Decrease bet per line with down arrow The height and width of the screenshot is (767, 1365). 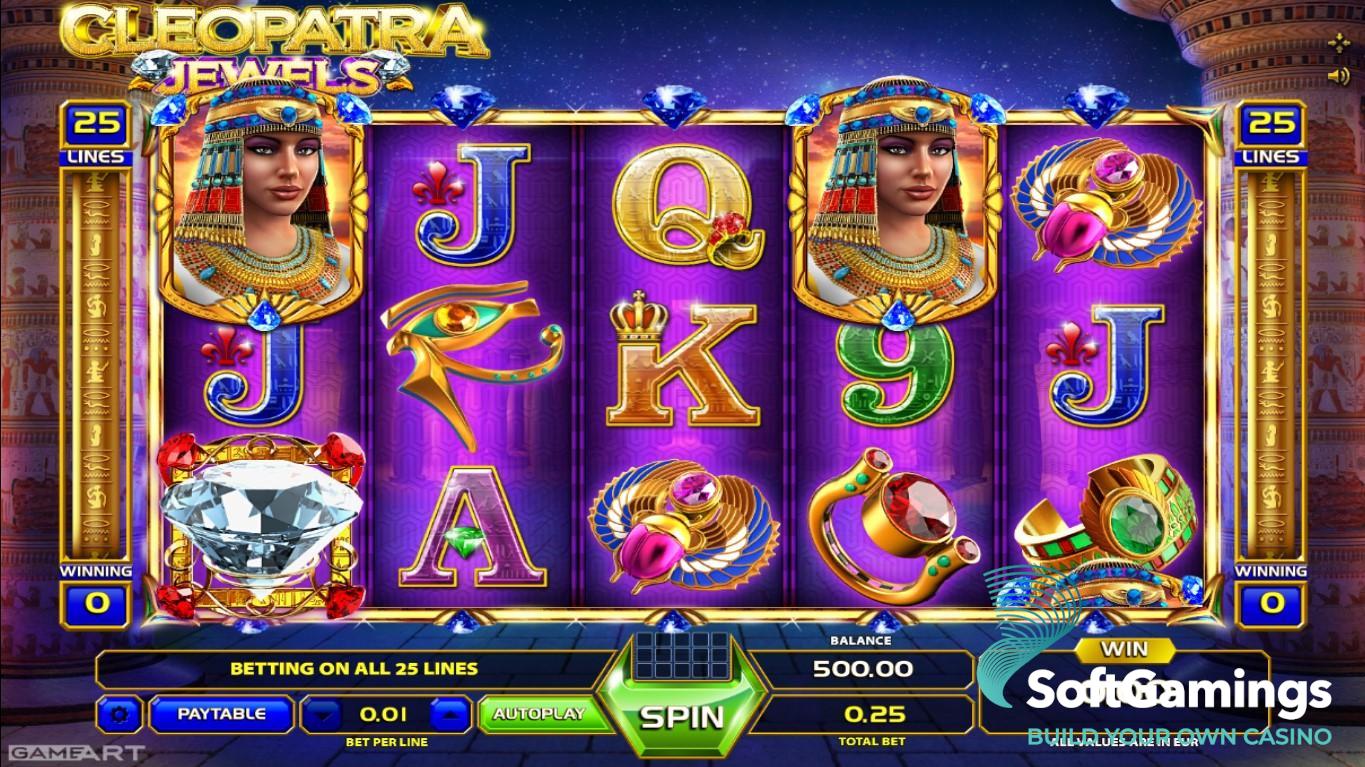tap(320, 714)
